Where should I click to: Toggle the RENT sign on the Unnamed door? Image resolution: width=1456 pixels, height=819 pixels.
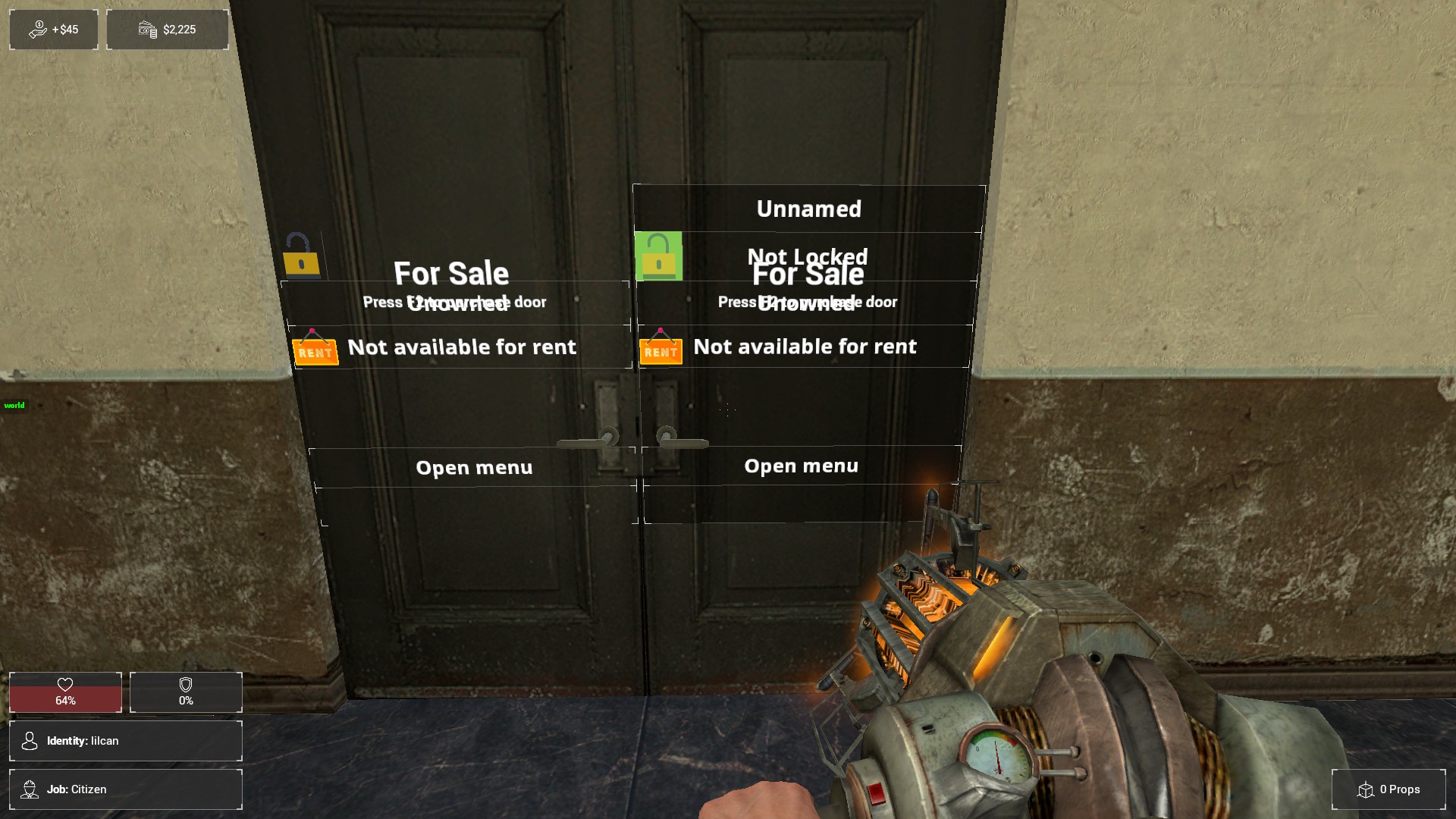pos(660,351)
